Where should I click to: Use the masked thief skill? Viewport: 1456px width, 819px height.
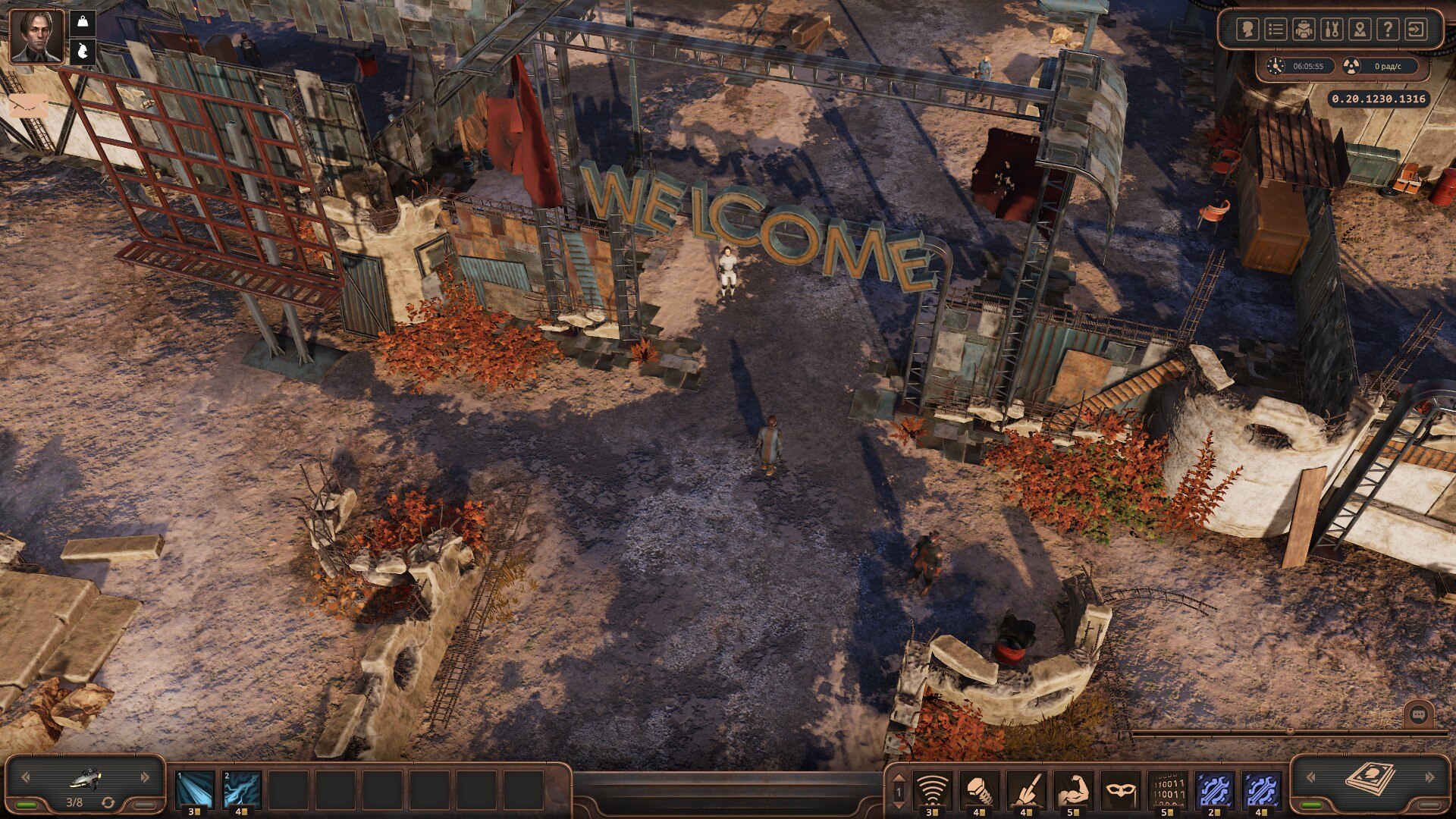pos(1120,790)
